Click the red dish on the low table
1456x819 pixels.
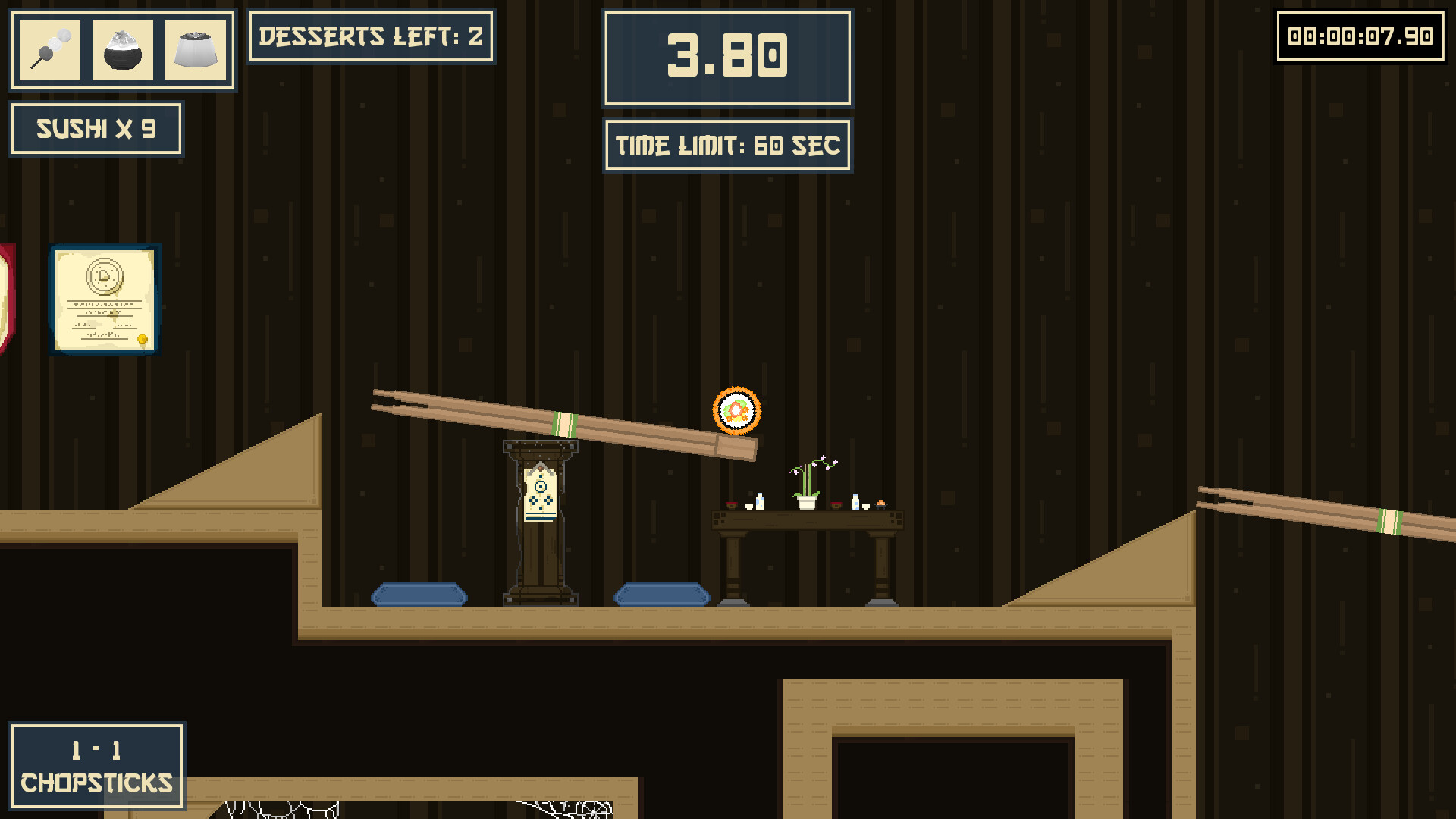click(731, 504)
